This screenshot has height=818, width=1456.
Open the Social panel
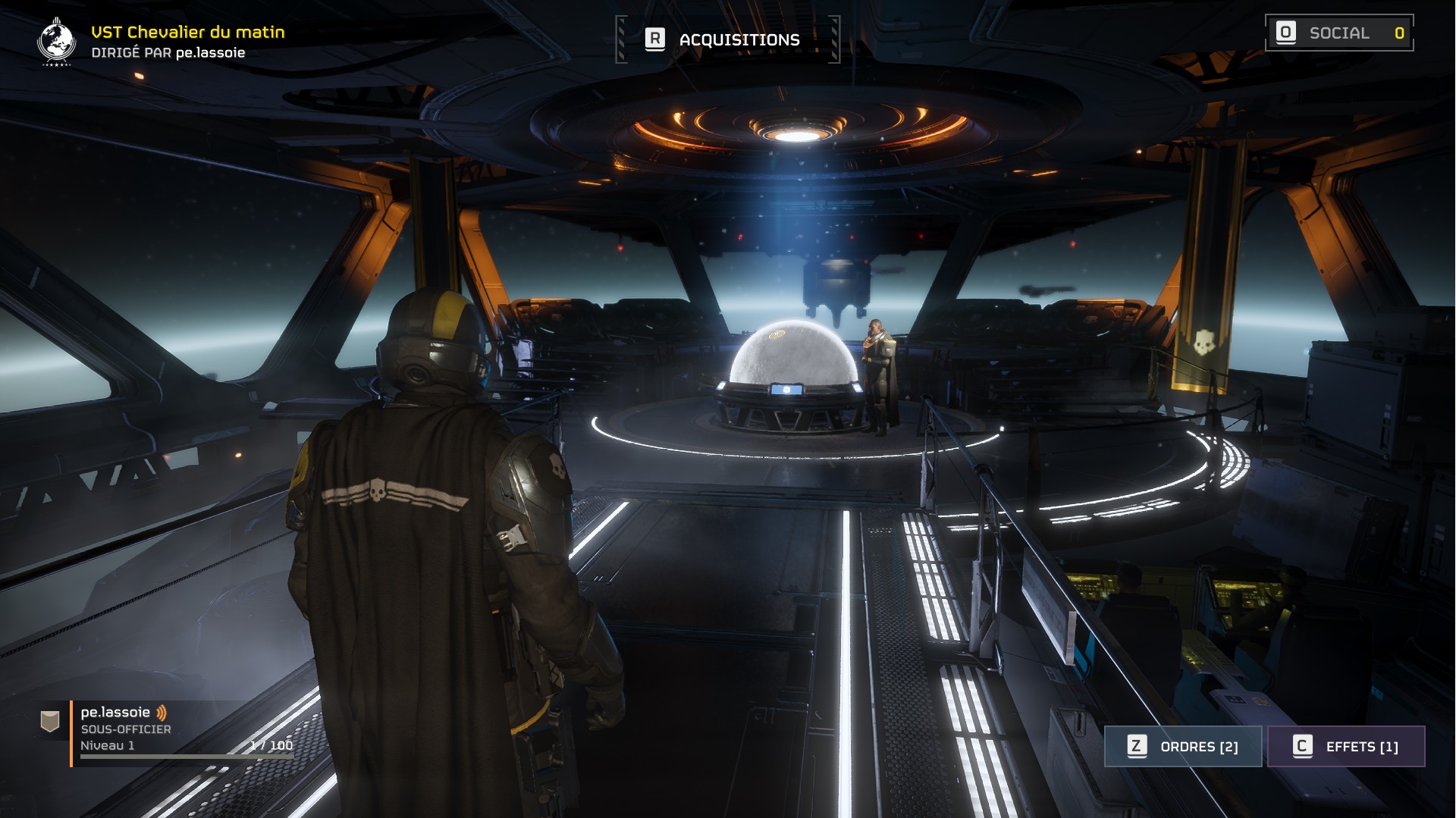tap(1339, 33)
